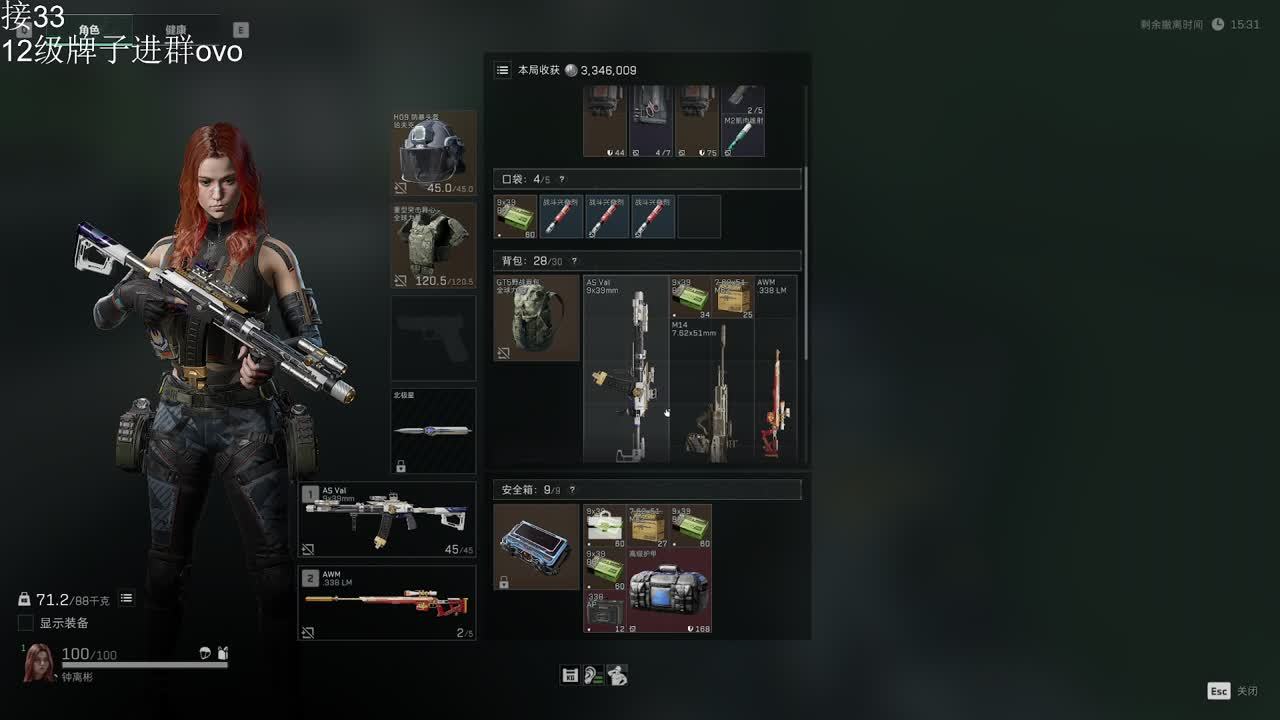Select the 高级护甲 repair kit in safe box
1280x720 pixels.
[669, 590]
